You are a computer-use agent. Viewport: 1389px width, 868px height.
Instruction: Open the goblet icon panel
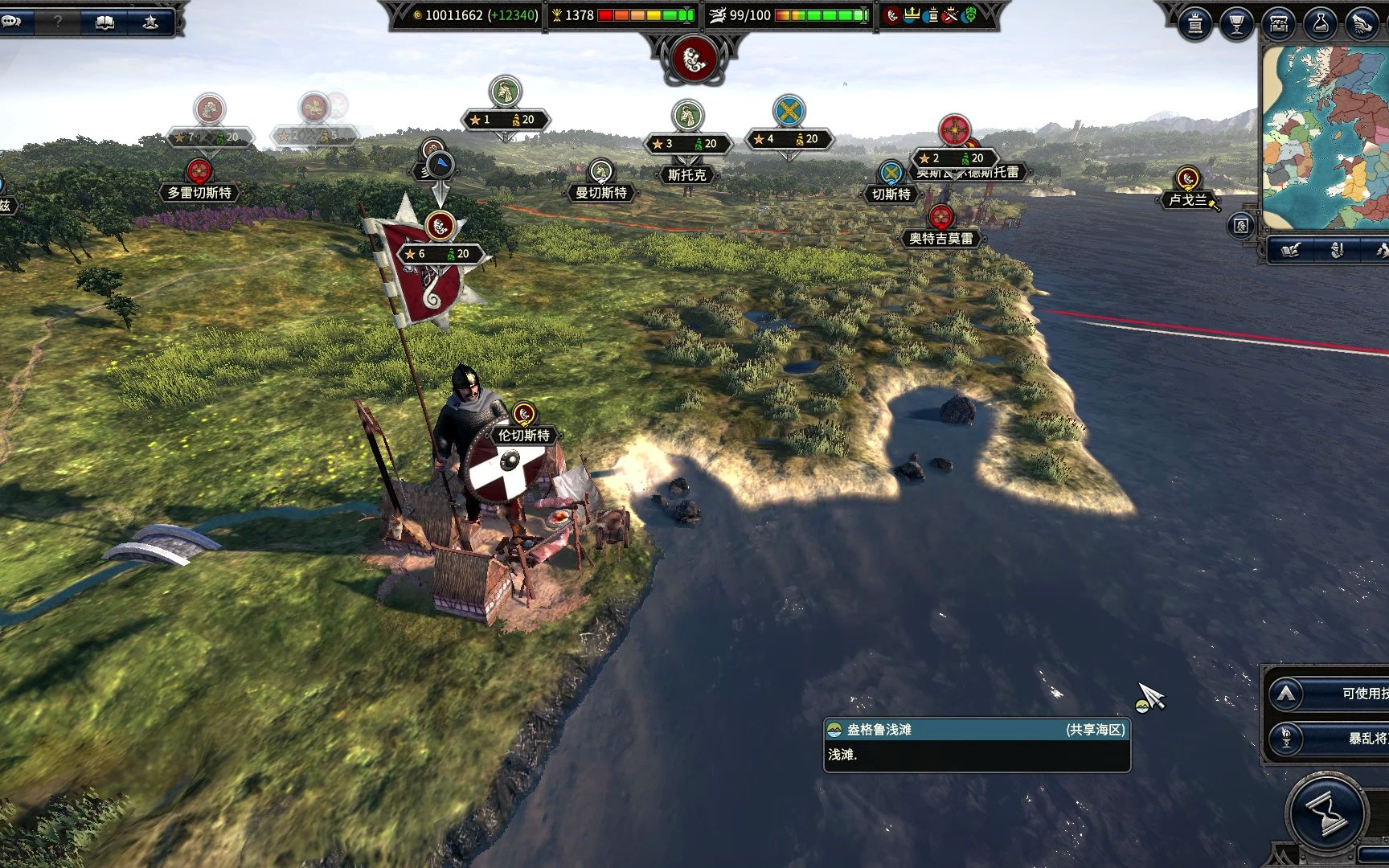(x=1236, y=24)
